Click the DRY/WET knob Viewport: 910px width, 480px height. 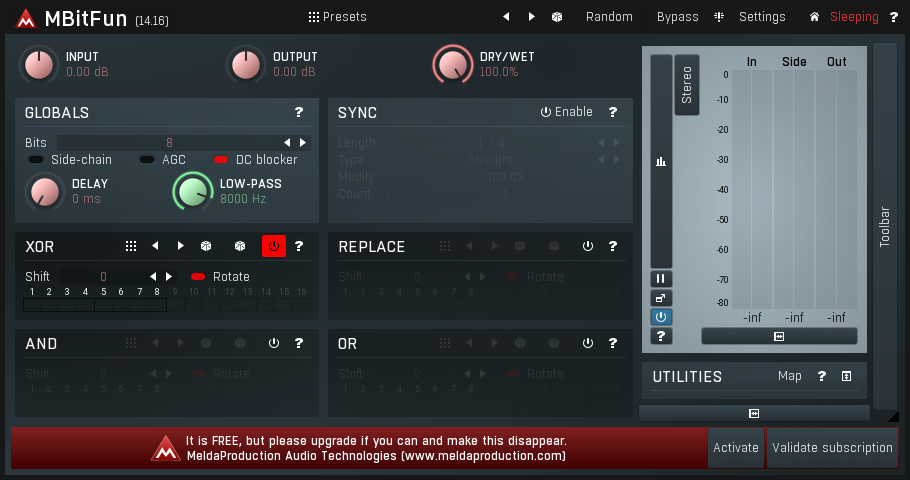click(x=453, y=65)
